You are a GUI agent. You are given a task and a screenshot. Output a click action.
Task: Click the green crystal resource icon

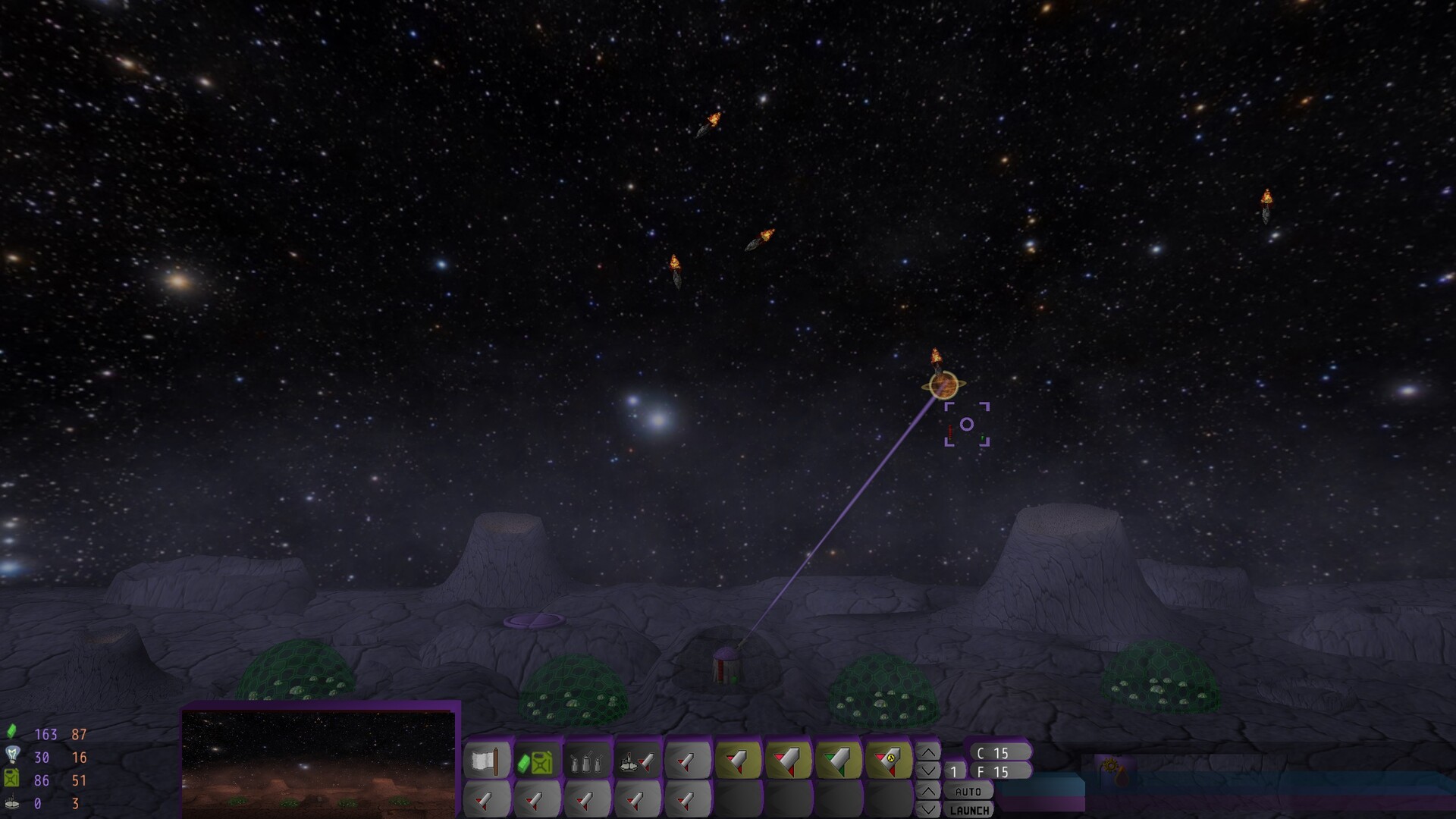11,733
